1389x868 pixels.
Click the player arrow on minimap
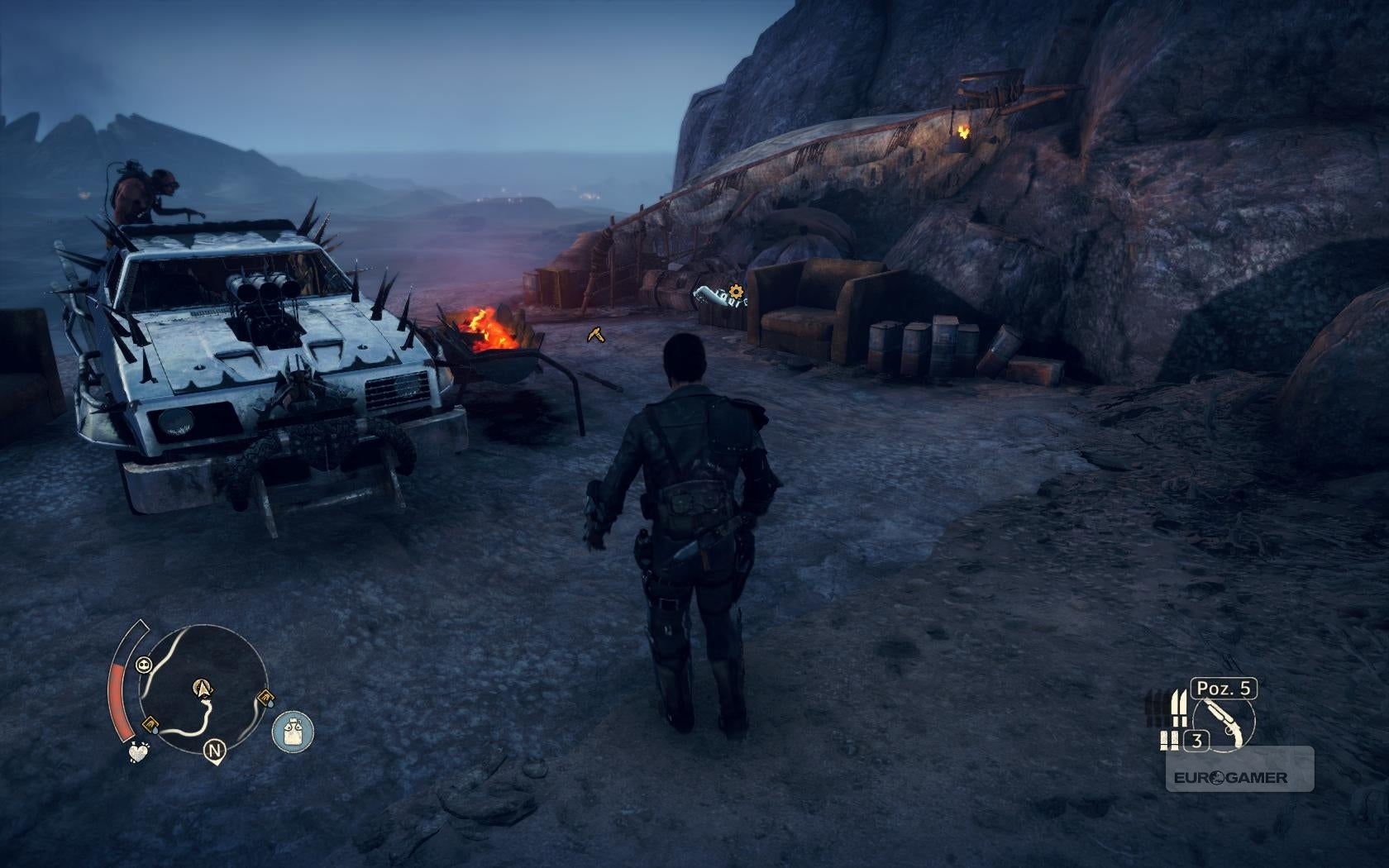(202, 687)
